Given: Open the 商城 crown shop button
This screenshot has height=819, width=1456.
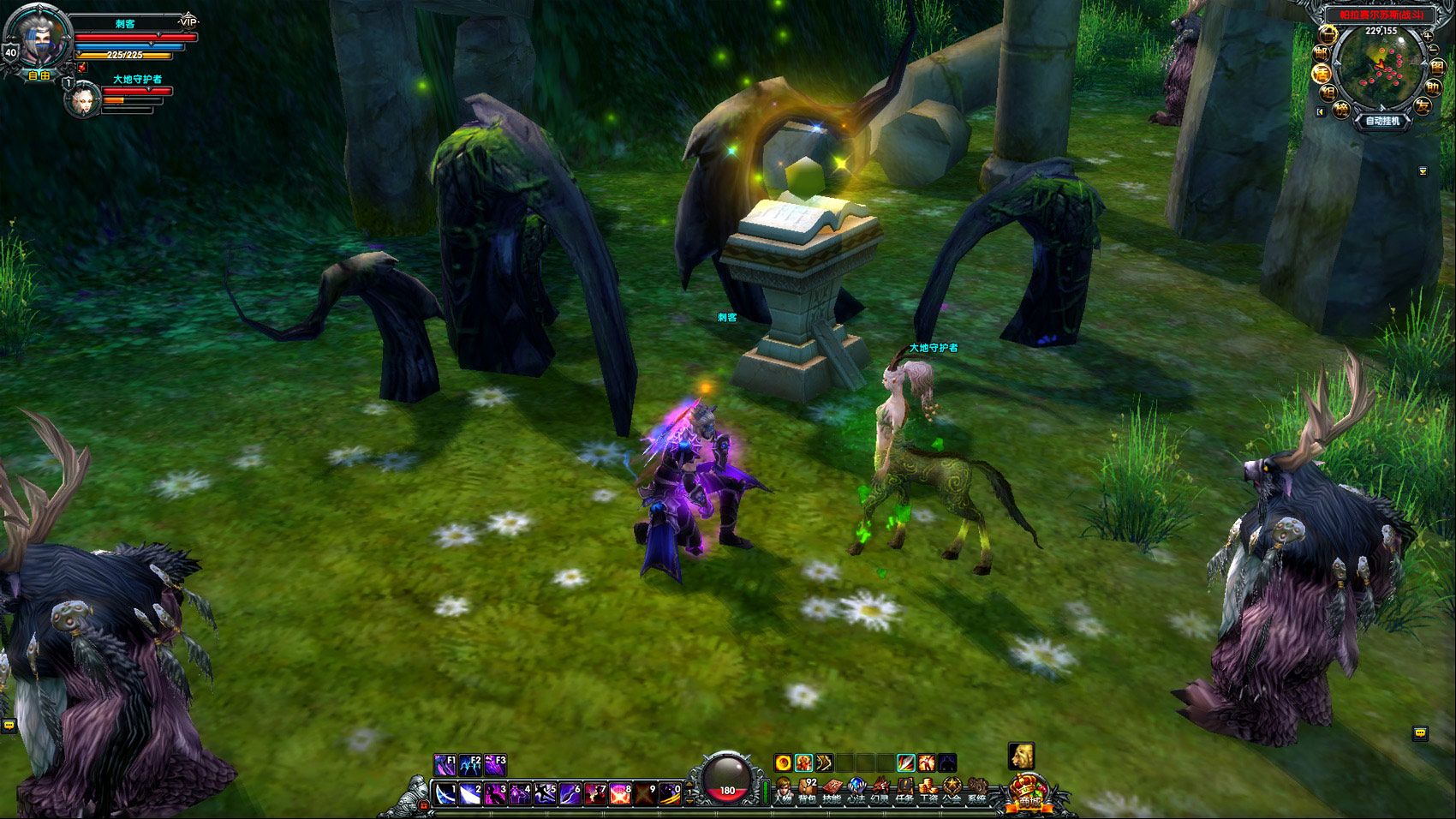Looking at the screenshot, I should pyautogui.click(x=1028, y=794).
